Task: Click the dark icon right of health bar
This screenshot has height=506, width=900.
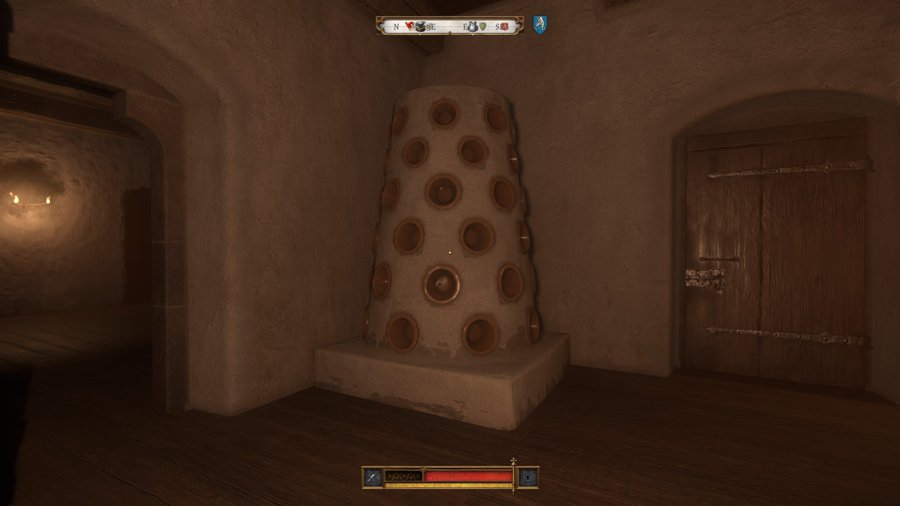Action: click(x=528, y=477)
